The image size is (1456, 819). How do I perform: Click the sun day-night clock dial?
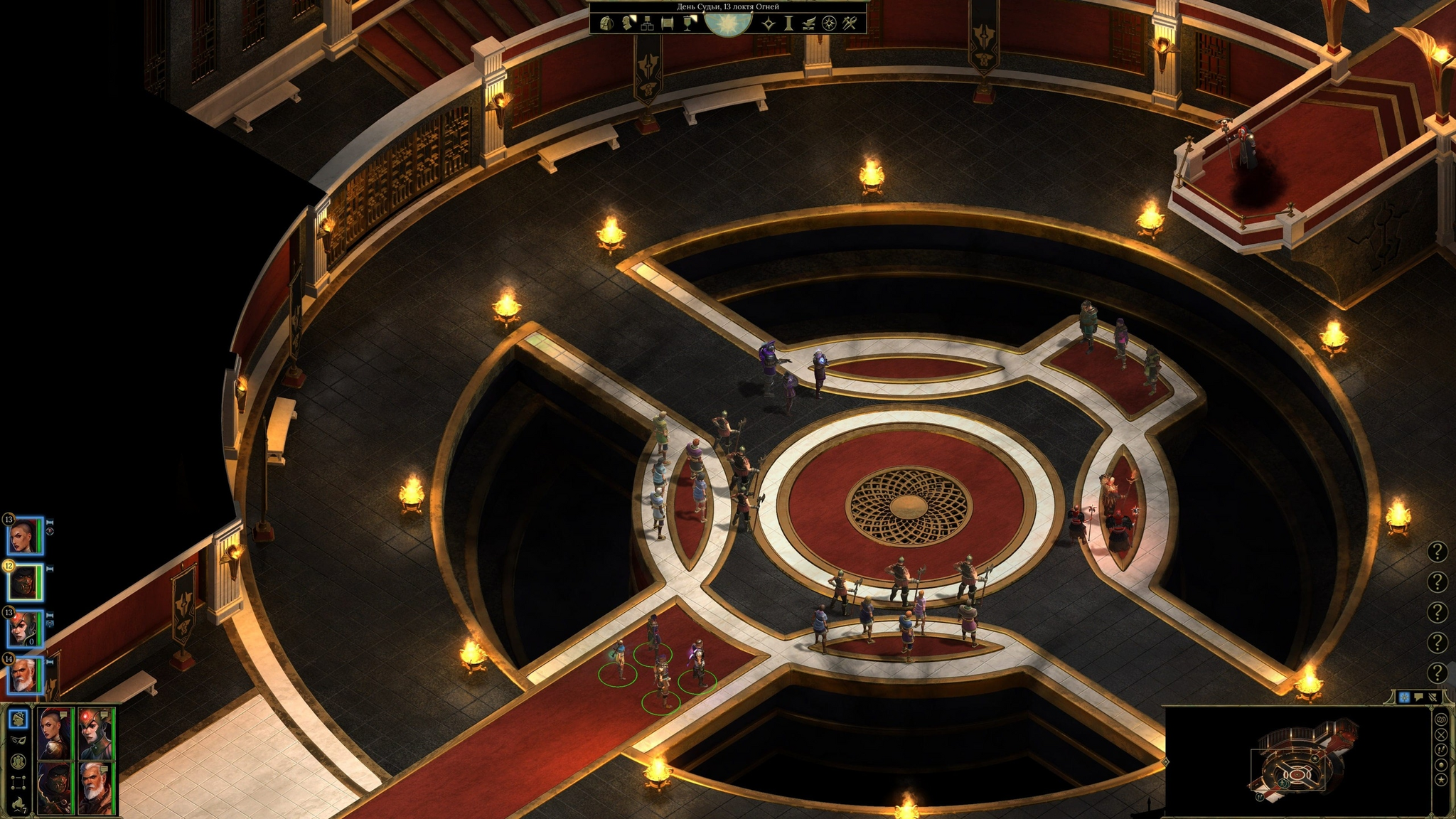[x=727, y=24]
